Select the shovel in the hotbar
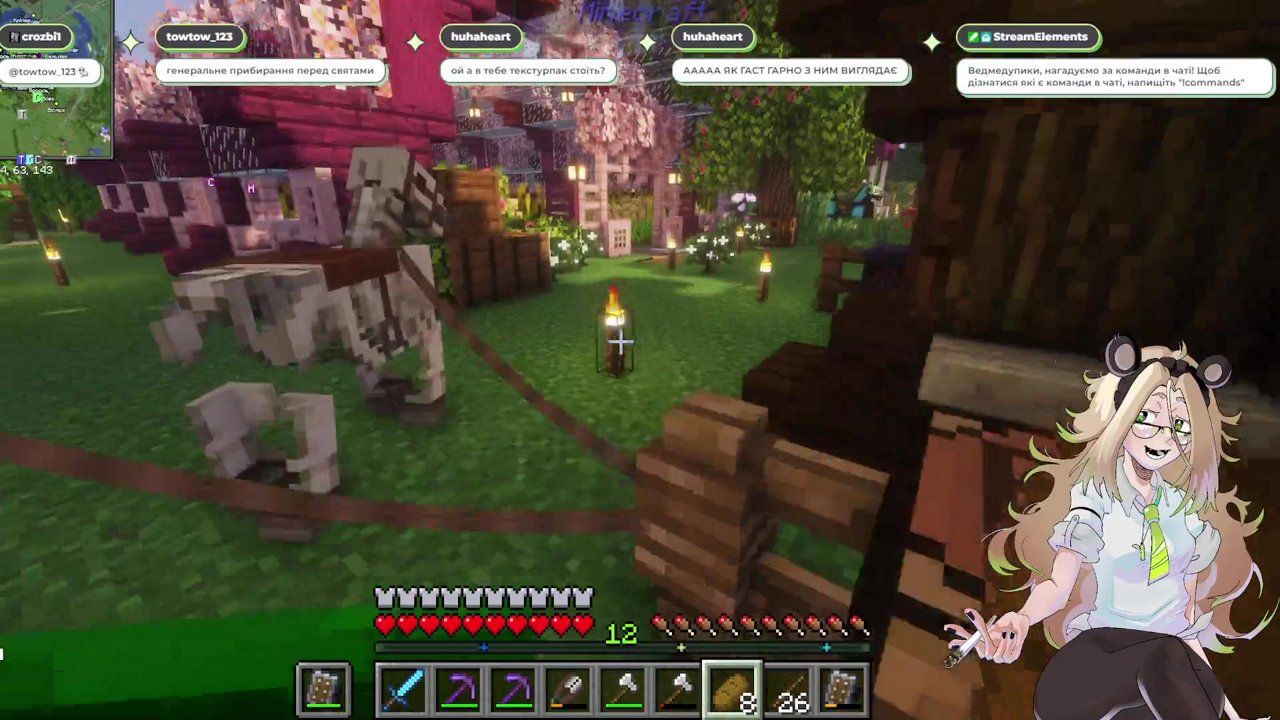Image resolution: width=1280 pixels, height=720 pixels. pyautogui.click(x=569, y=688)
